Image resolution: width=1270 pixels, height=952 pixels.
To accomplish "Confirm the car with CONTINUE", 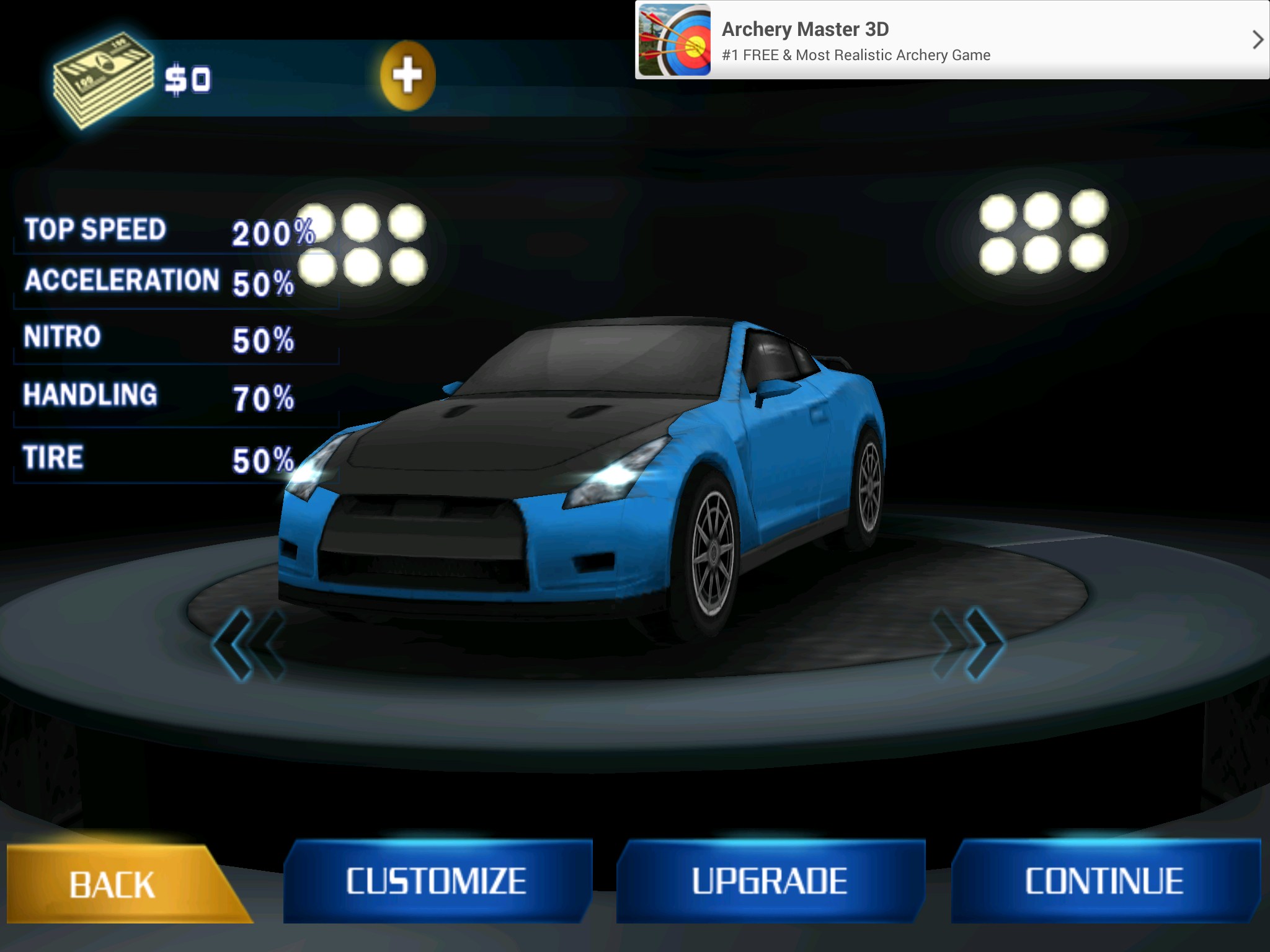I will [x=1104, y=881].
